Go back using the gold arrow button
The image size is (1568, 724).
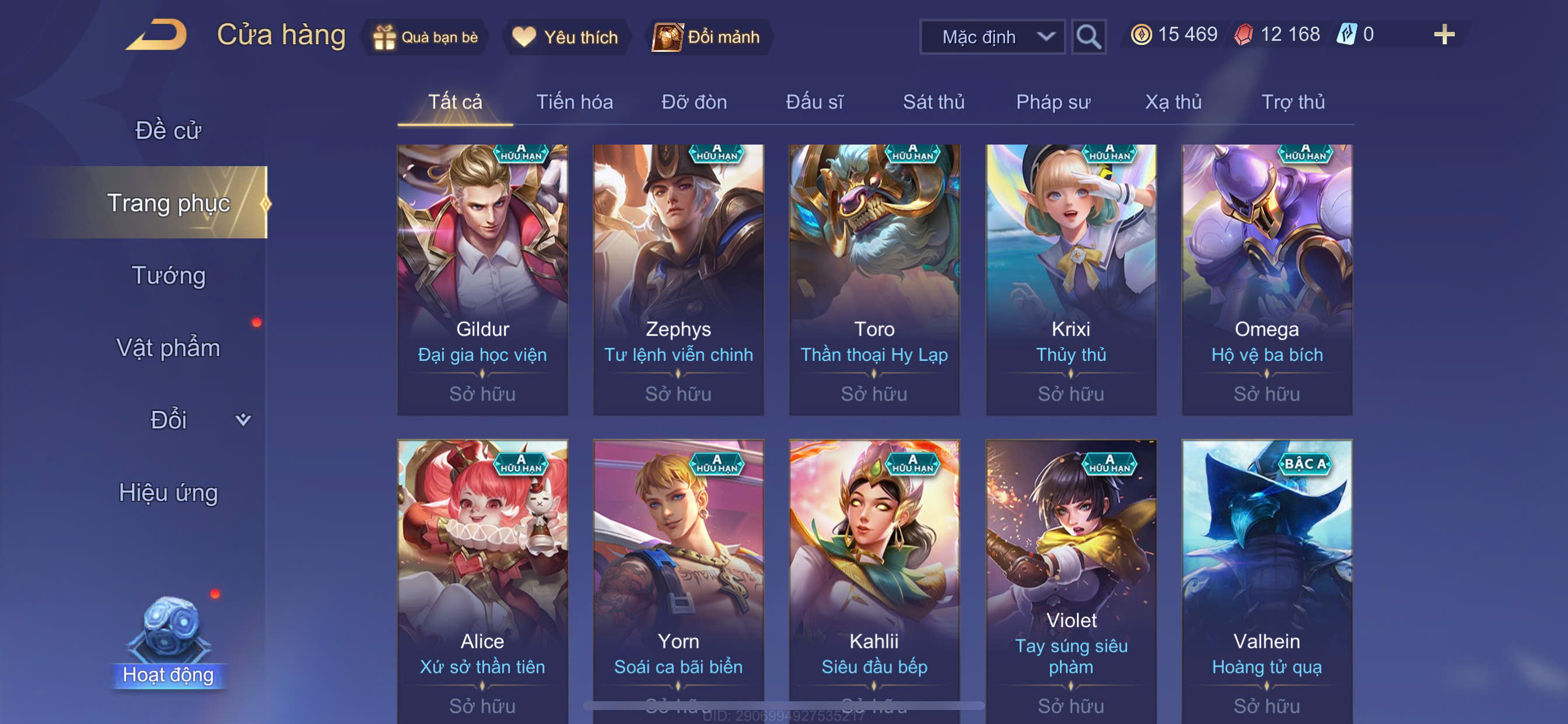[157, 34]
